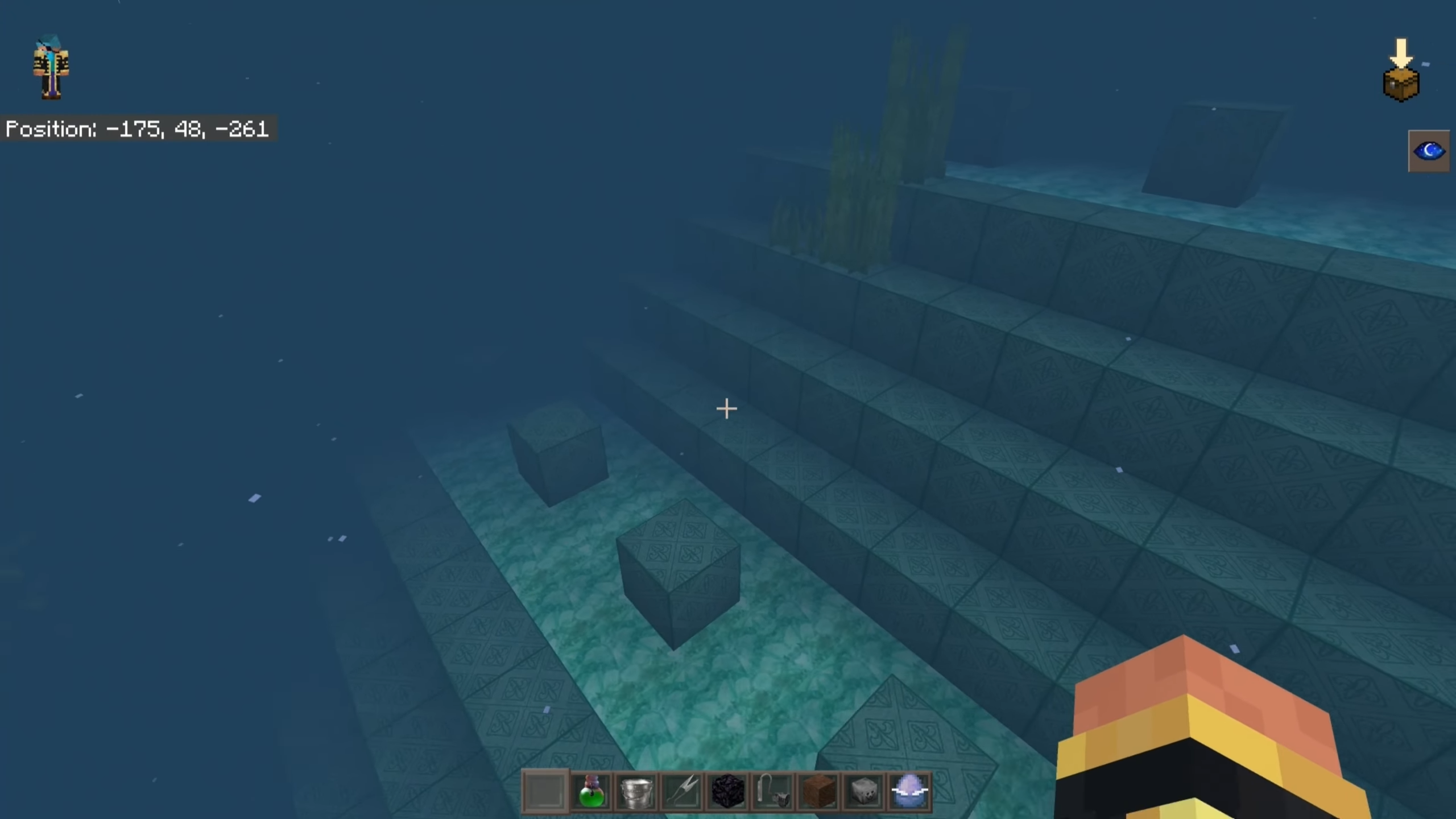Choose the gray mob head block slot
The height and width of the screenshot is (819, 1456).
(x=863, y=791)
